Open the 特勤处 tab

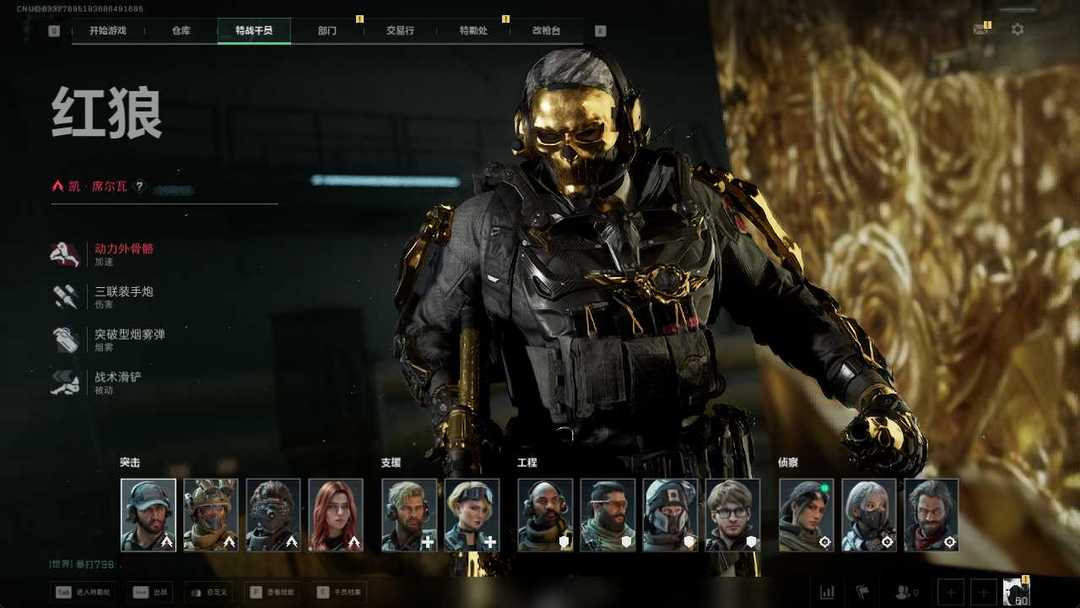tap(472, 31)
